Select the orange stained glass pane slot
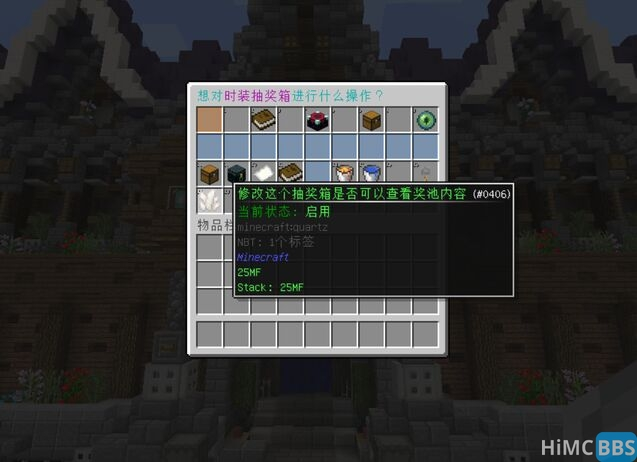637x462 pixels. pyautogui.click(x=209, y=121)
